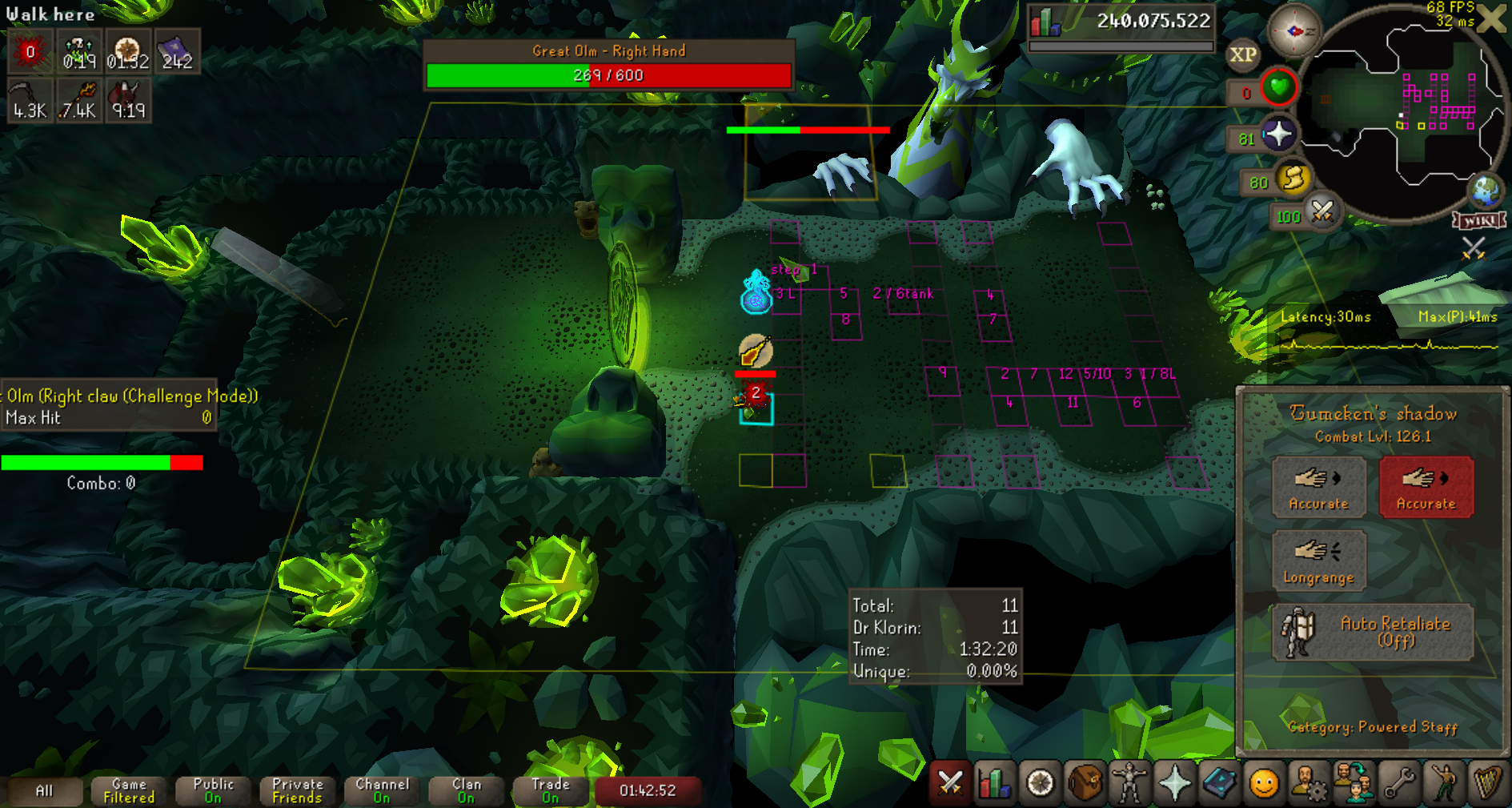Switch chat to the Game Filtered tab
Image resolution: width=1512 pixels, height=808 pixels.
coord(129,790)
